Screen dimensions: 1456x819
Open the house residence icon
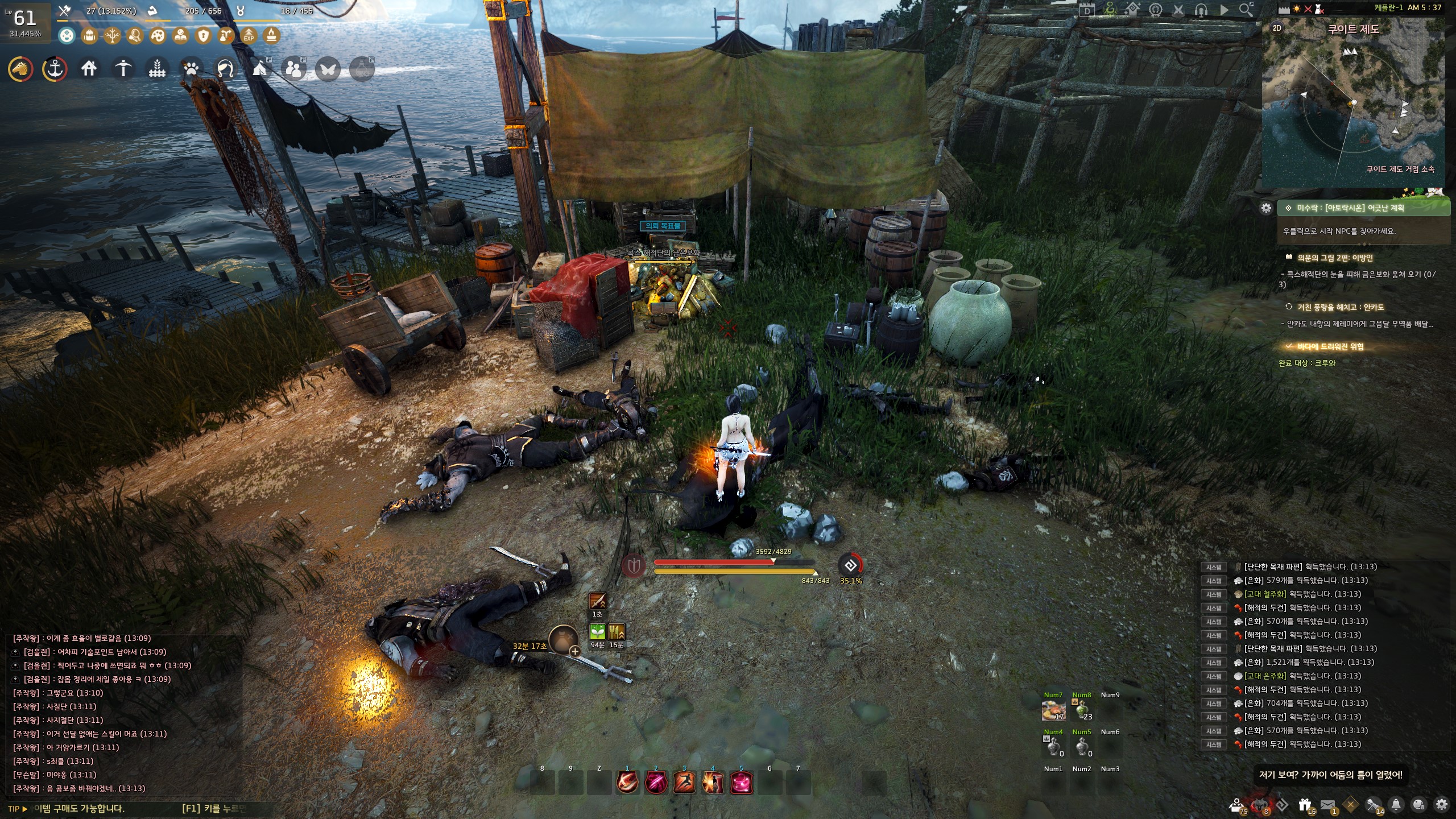[89, 69]
